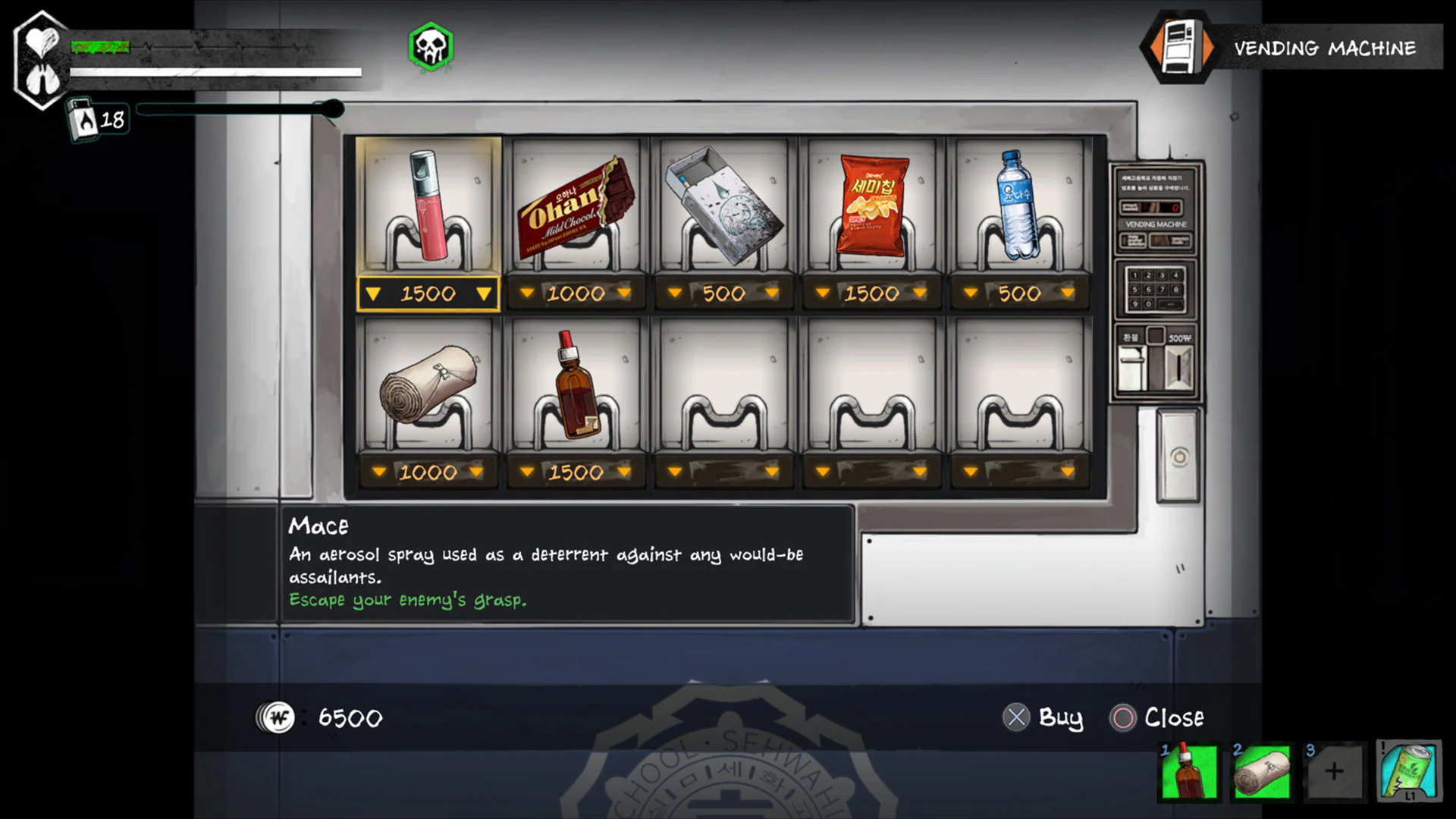Choose the bottled water item
The width and height of the screenshot is (1456, 819).
tap(1018, 205)
